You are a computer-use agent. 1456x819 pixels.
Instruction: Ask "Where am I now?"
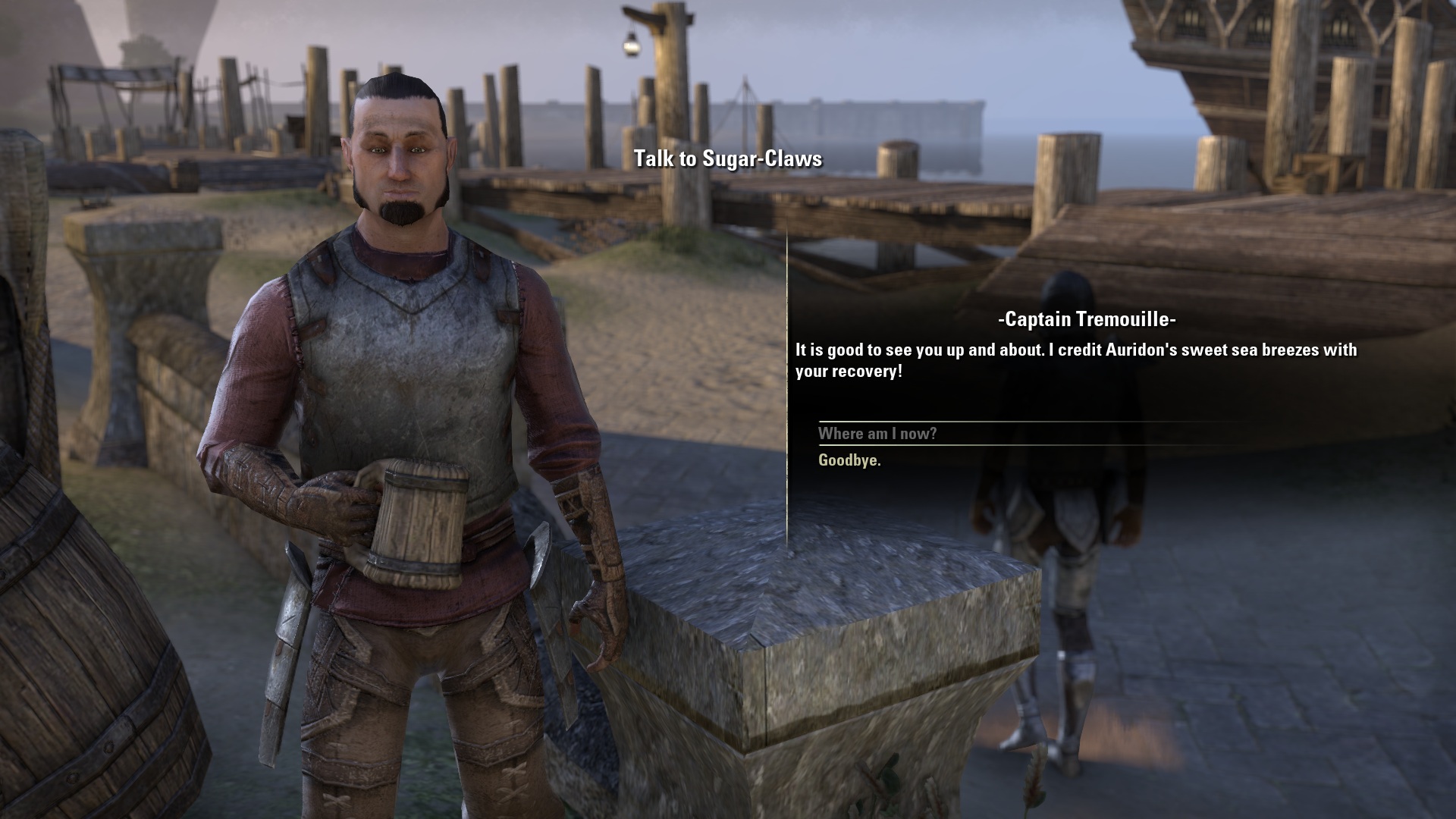coord(877,434)
